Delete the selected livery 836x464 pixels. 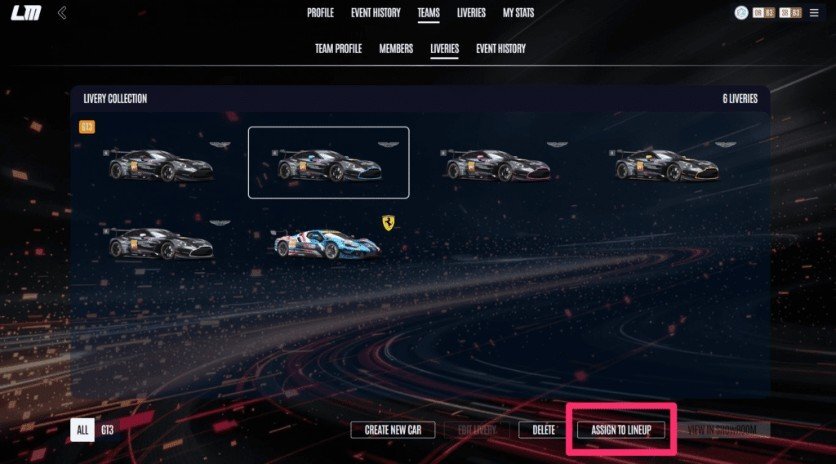(x=543, y=430)
